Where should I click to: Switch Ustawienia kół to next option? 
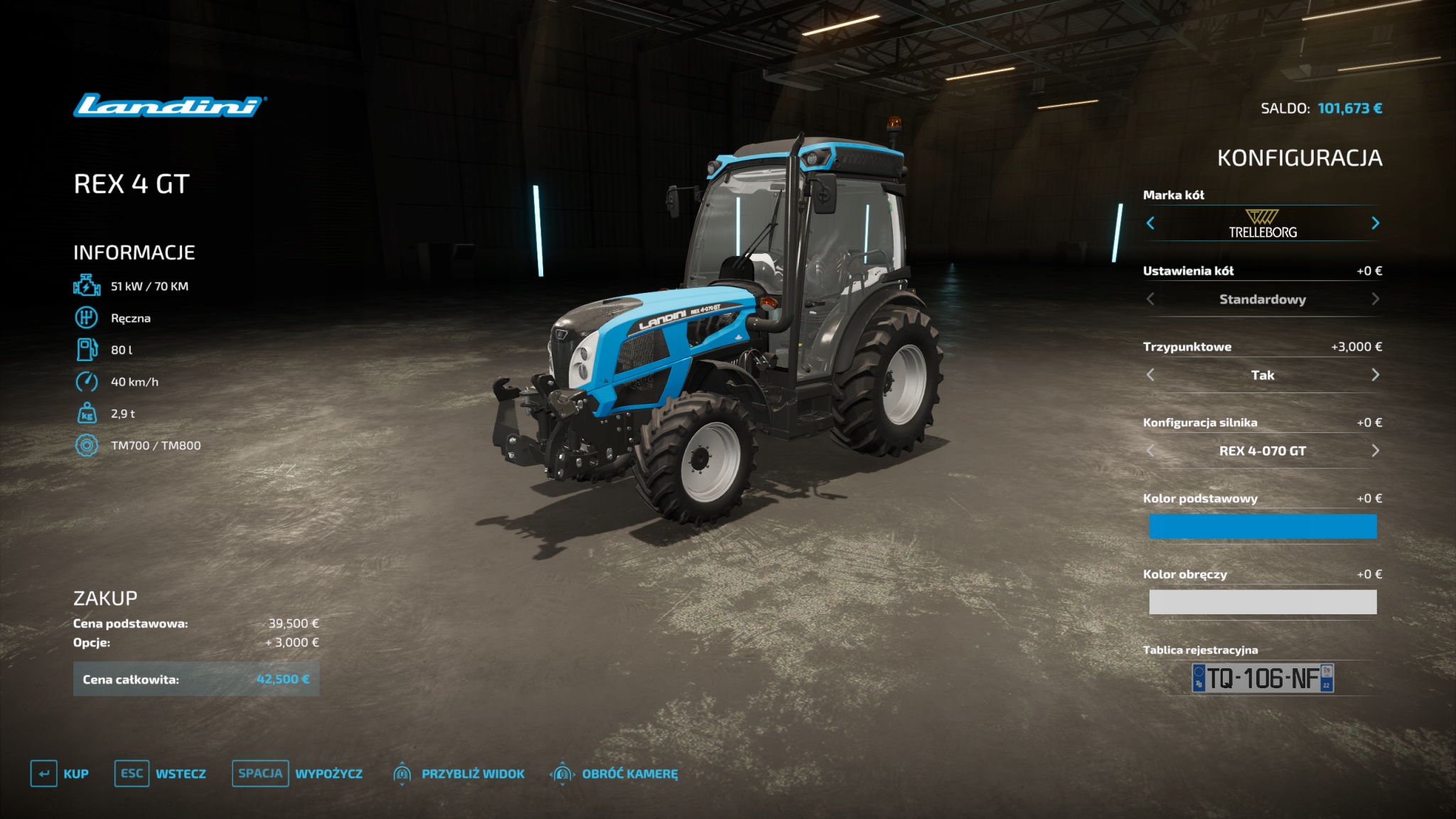click(x=1375, y=299)
